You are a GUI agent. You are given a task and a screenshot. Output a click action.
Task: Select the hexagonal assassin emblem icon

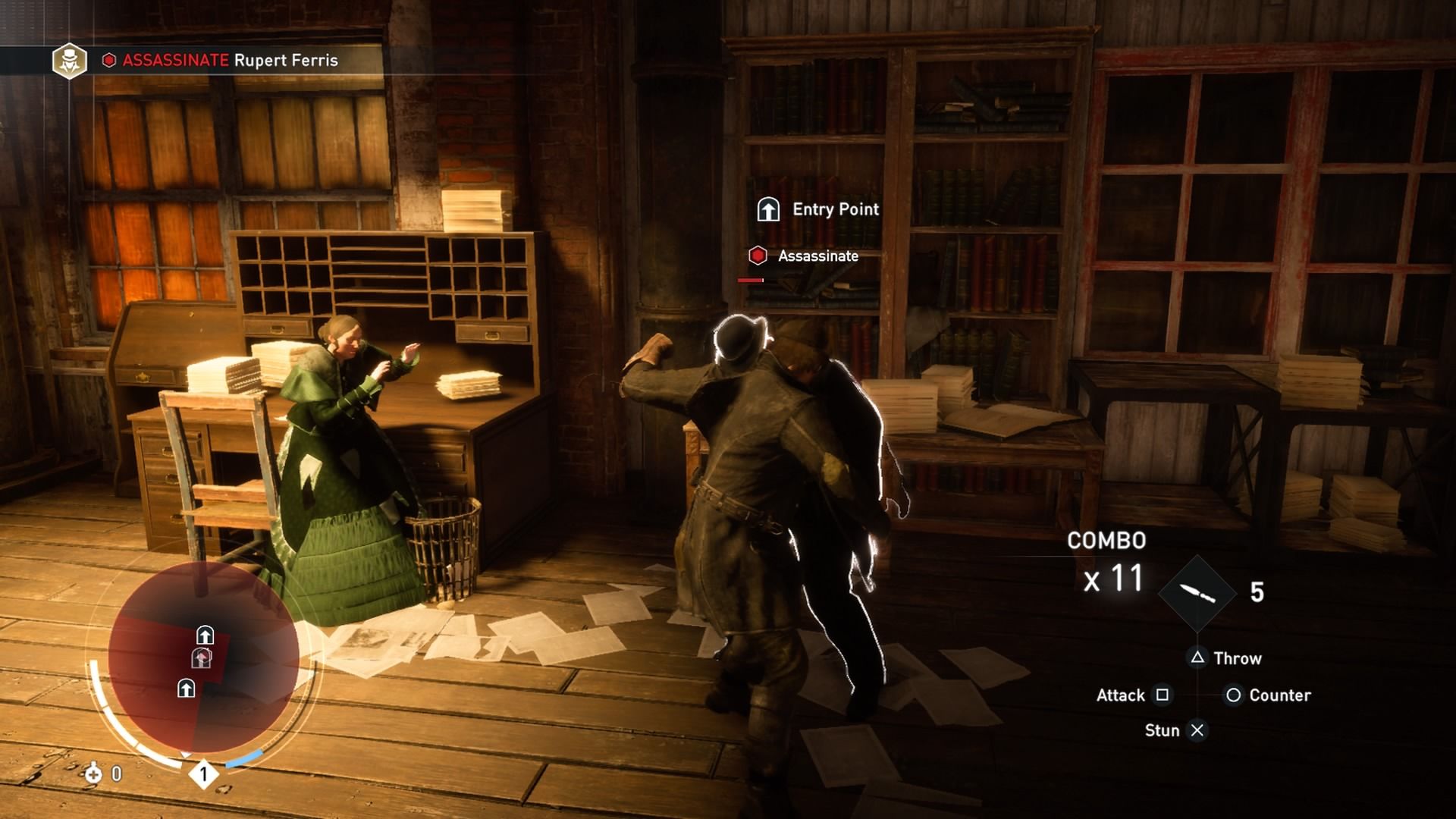[69, 60]
